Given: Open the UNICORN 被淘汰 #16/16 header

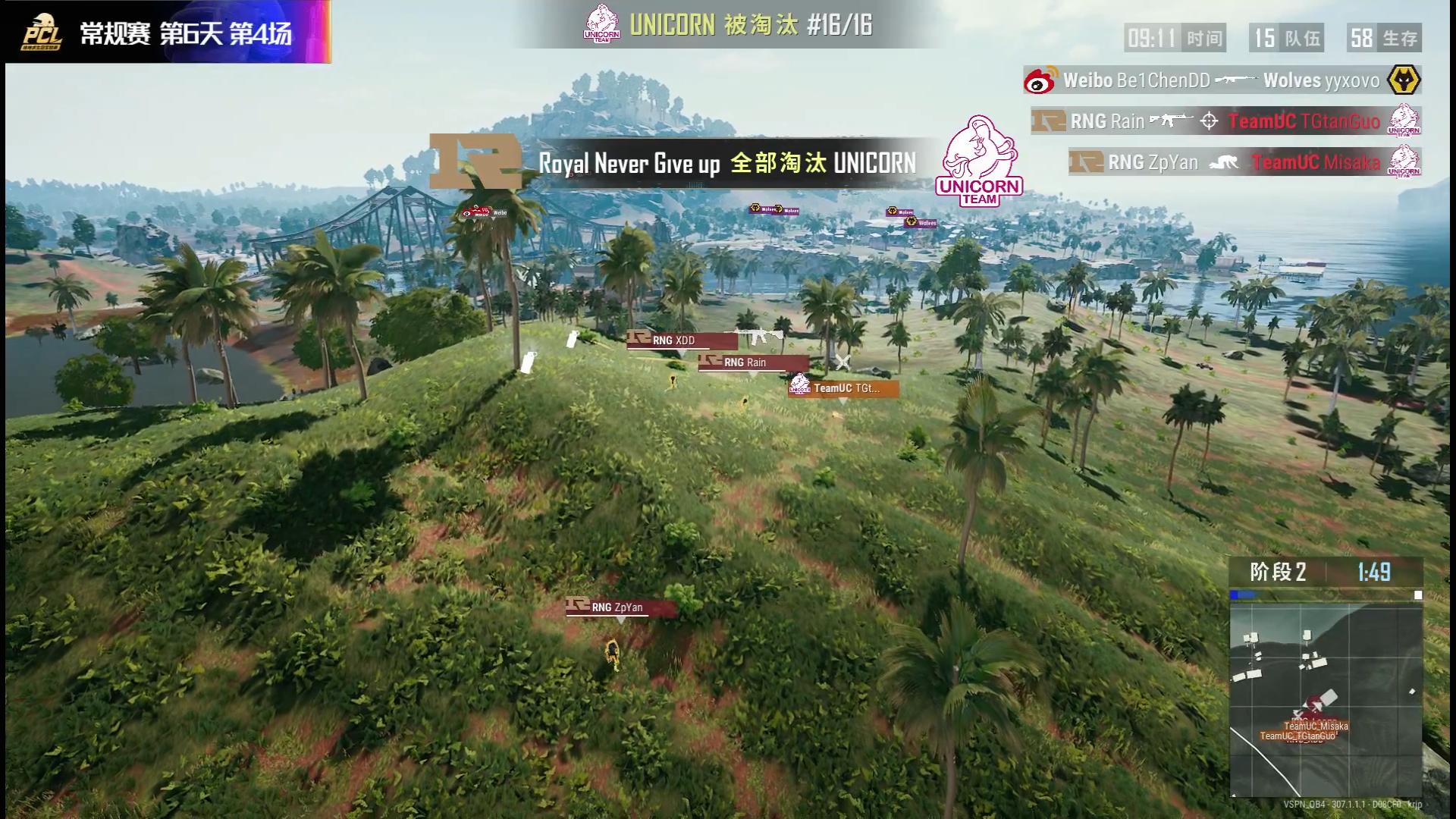Looking at the screenshot, I should click(747, 24).
